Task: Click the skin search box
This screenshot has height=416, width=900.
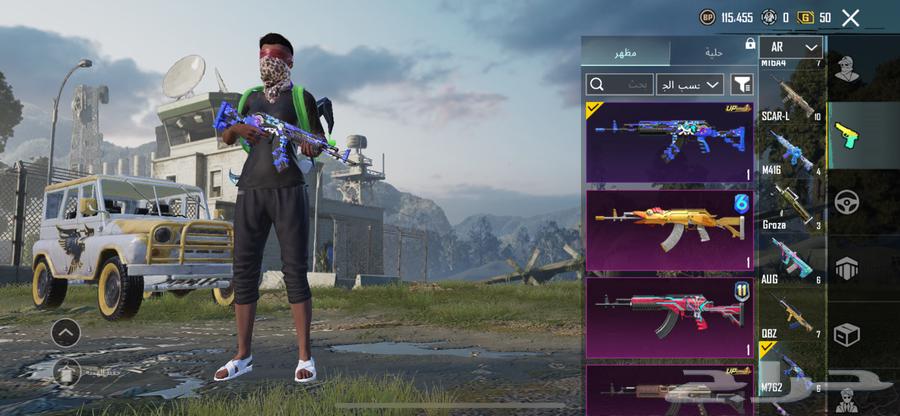Action: point(619,84)
